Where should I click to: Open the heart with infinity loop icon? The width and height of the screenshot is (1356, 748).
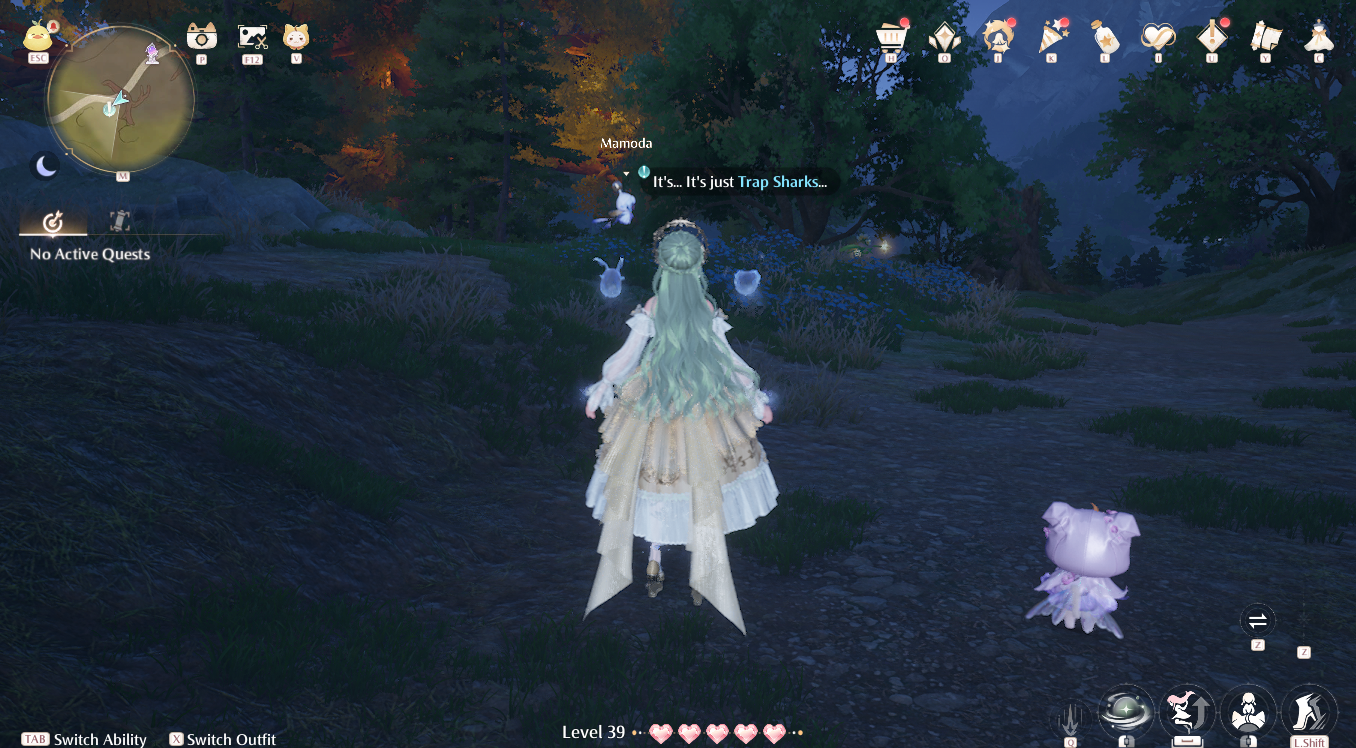[x=1158, y=37]
